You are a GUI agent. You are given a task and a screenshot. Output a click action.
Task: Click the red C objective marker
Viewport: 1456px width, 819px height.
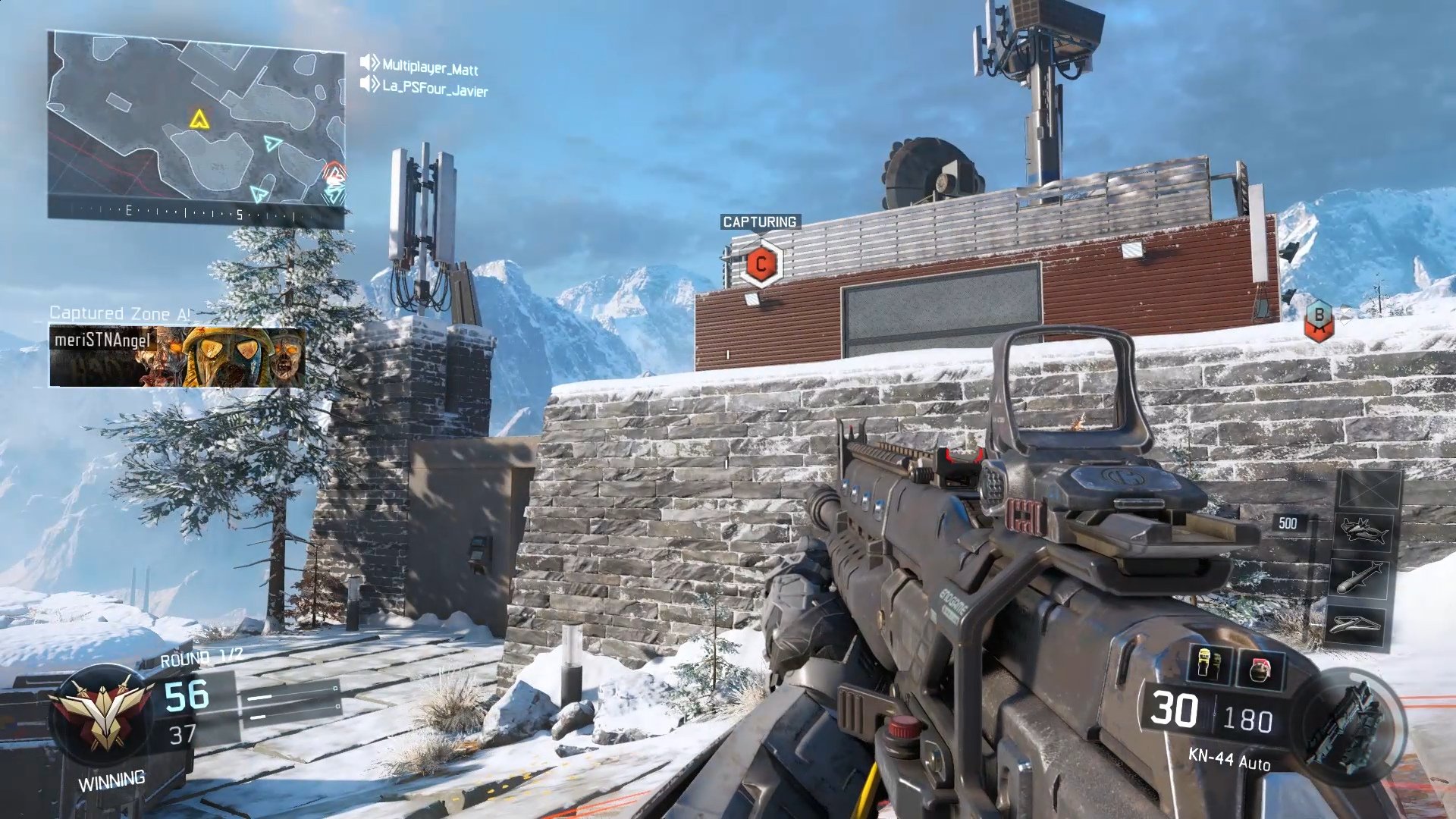click(761, 264)
